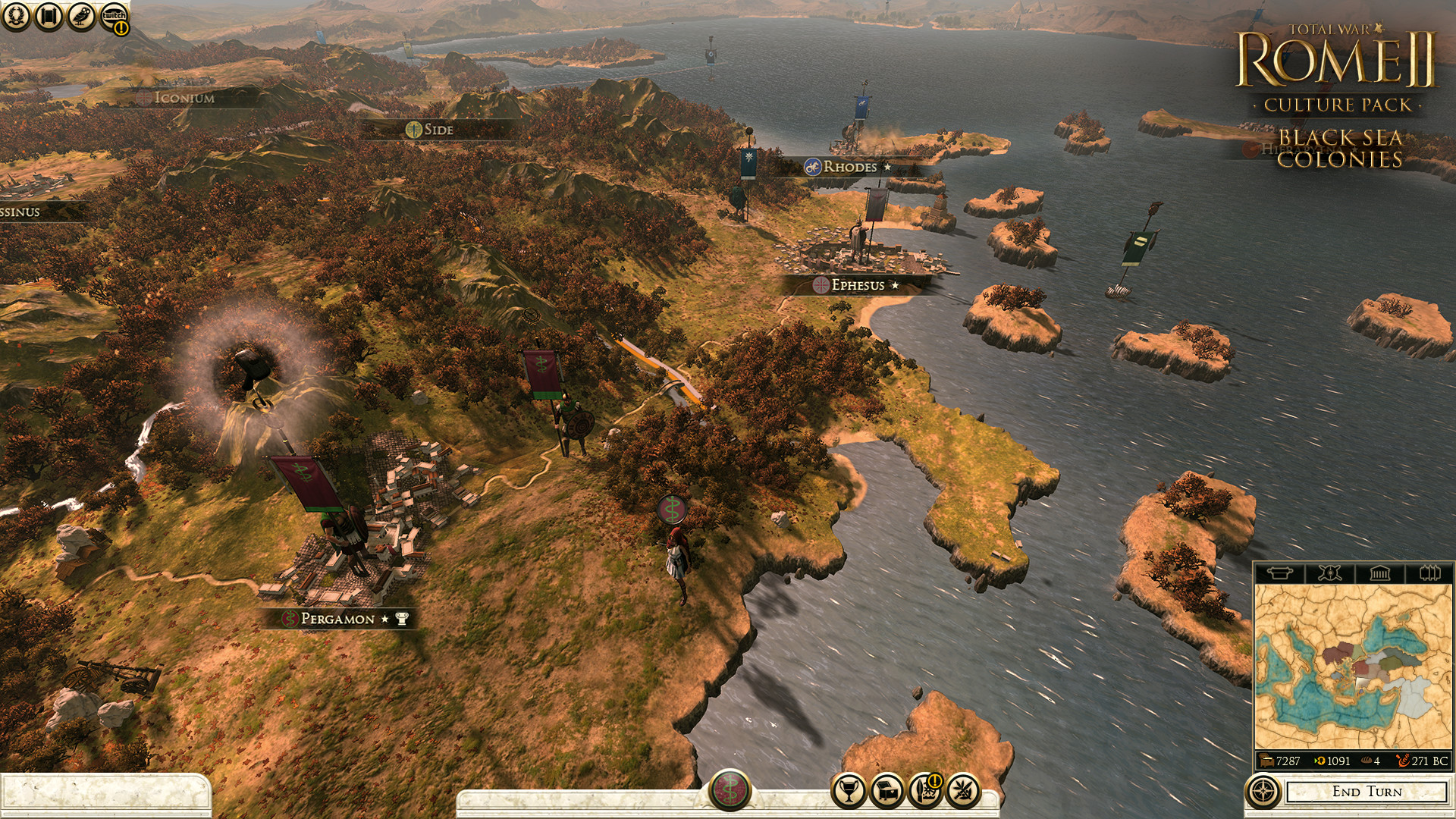The width and height of the screenshot is (1456, 819).
Task: Toggle the temple overlay tab above minimap
Action: [x=1382, y=573]
